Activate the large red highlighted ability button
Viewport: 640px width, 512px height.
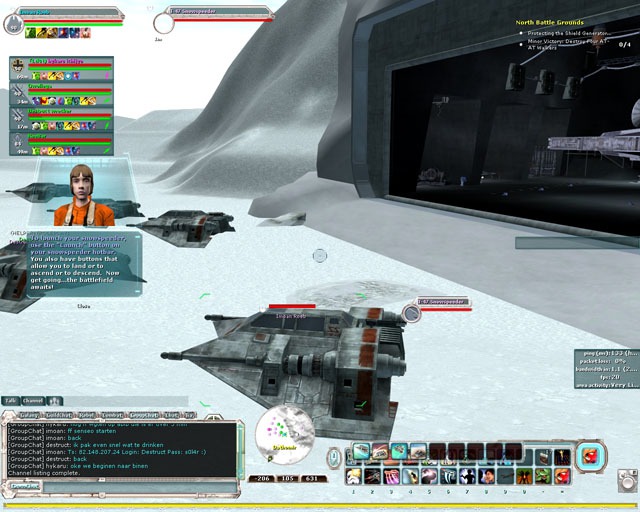point(592,455)
